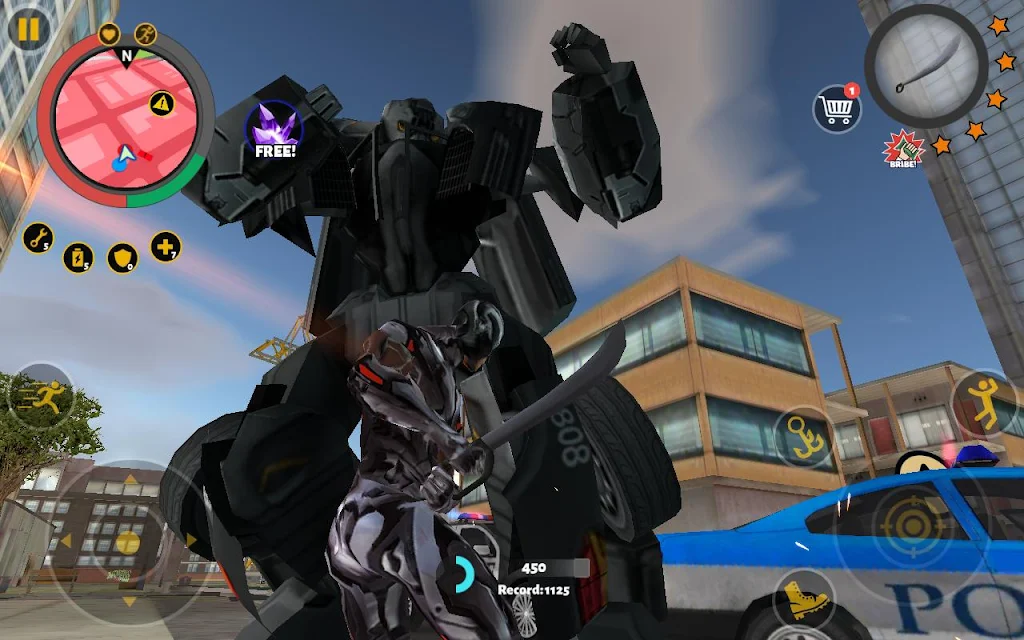Activate the shield armor item
This screenshot has height=640, width=1024.
(x=122, y=258)
